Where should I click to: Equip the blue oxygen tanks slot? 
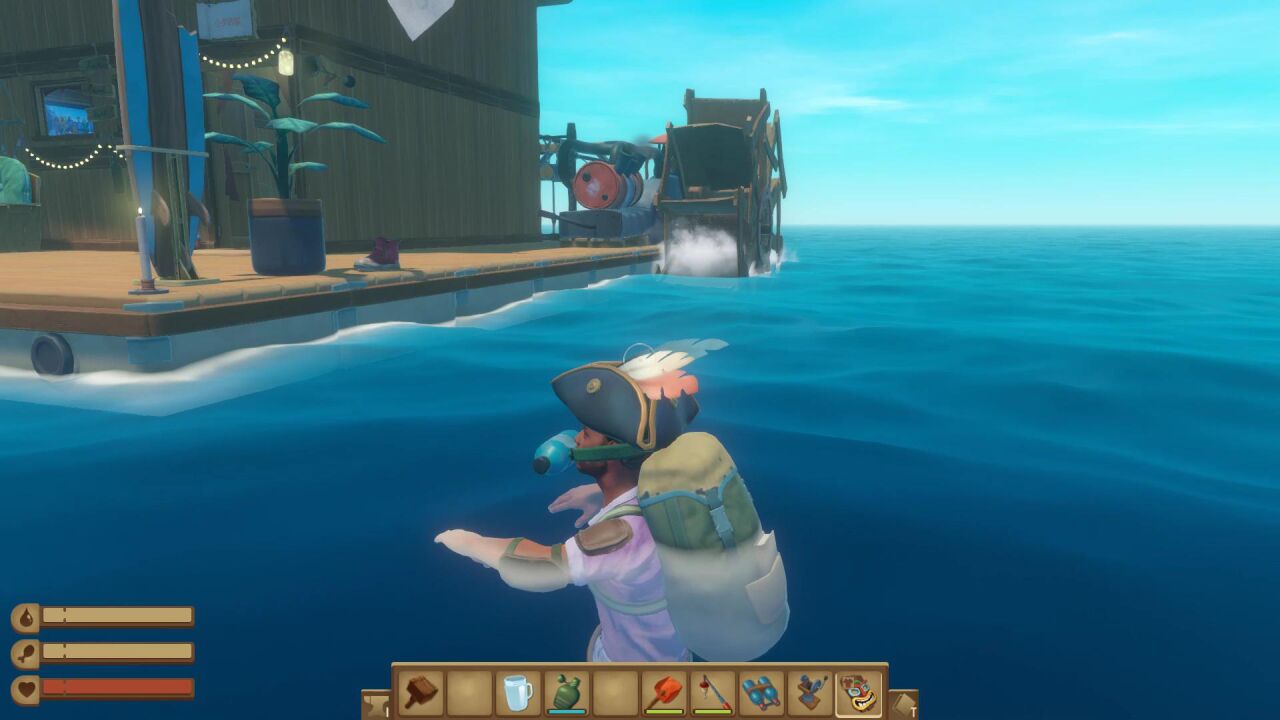761,692
